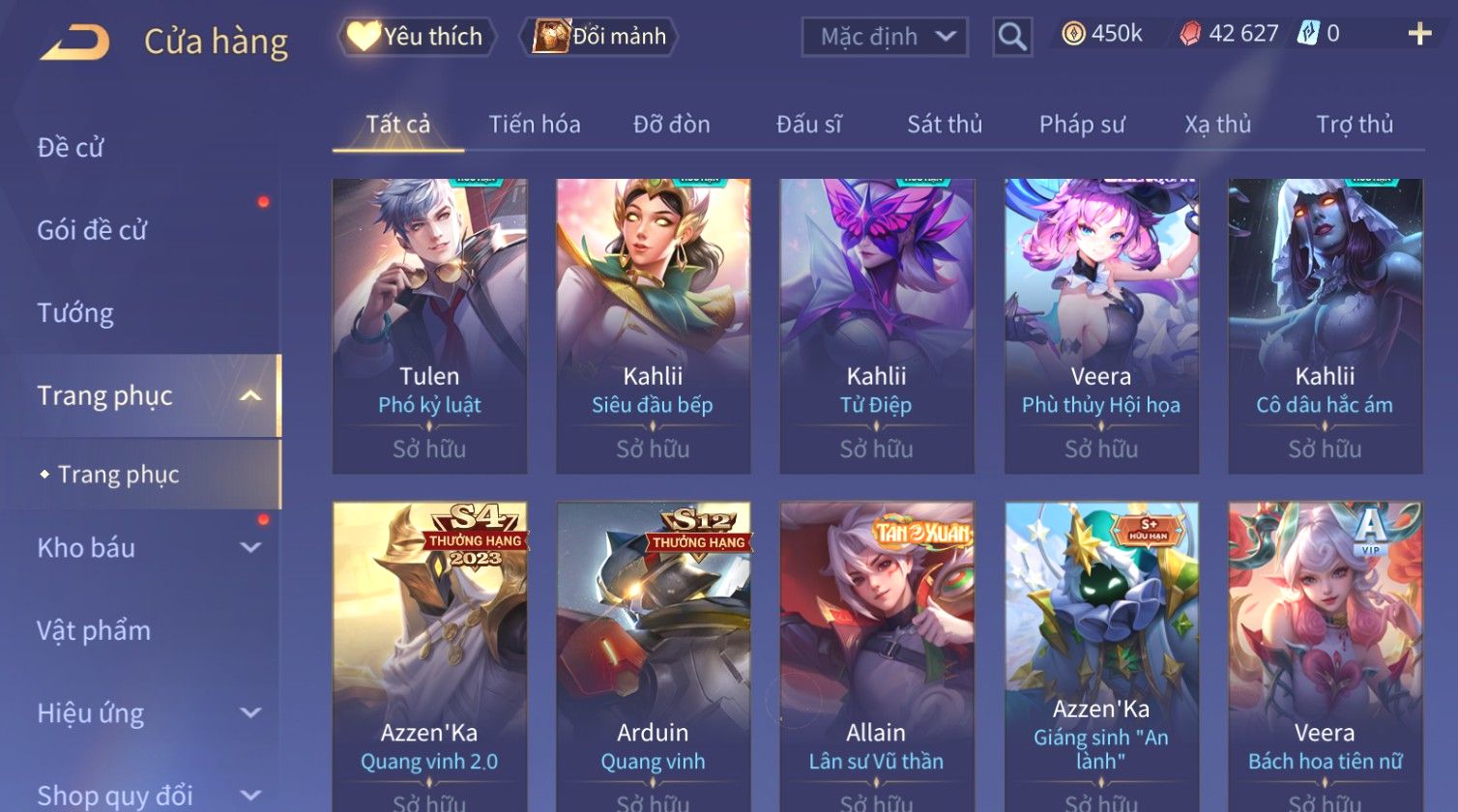Switch to the Tiến hóa tab

point(534,124)
